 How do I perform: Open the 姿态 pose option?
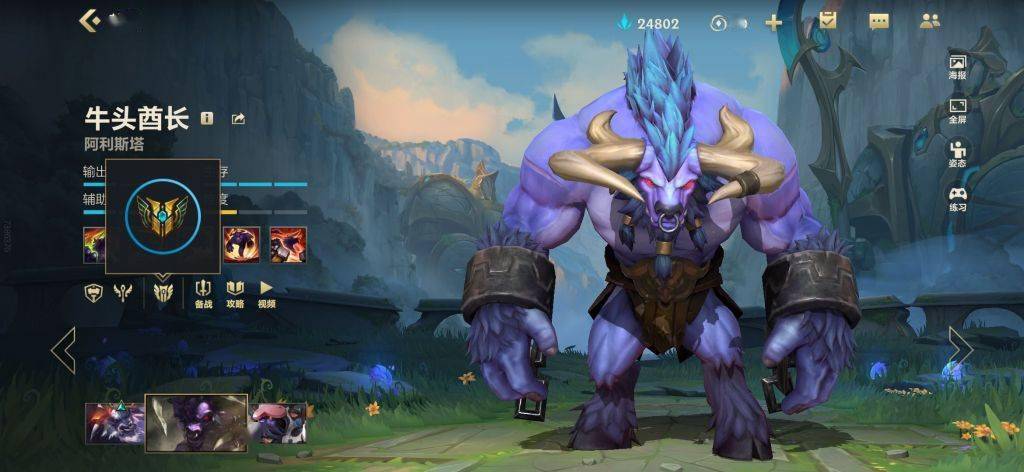click(x=957, y=153)
